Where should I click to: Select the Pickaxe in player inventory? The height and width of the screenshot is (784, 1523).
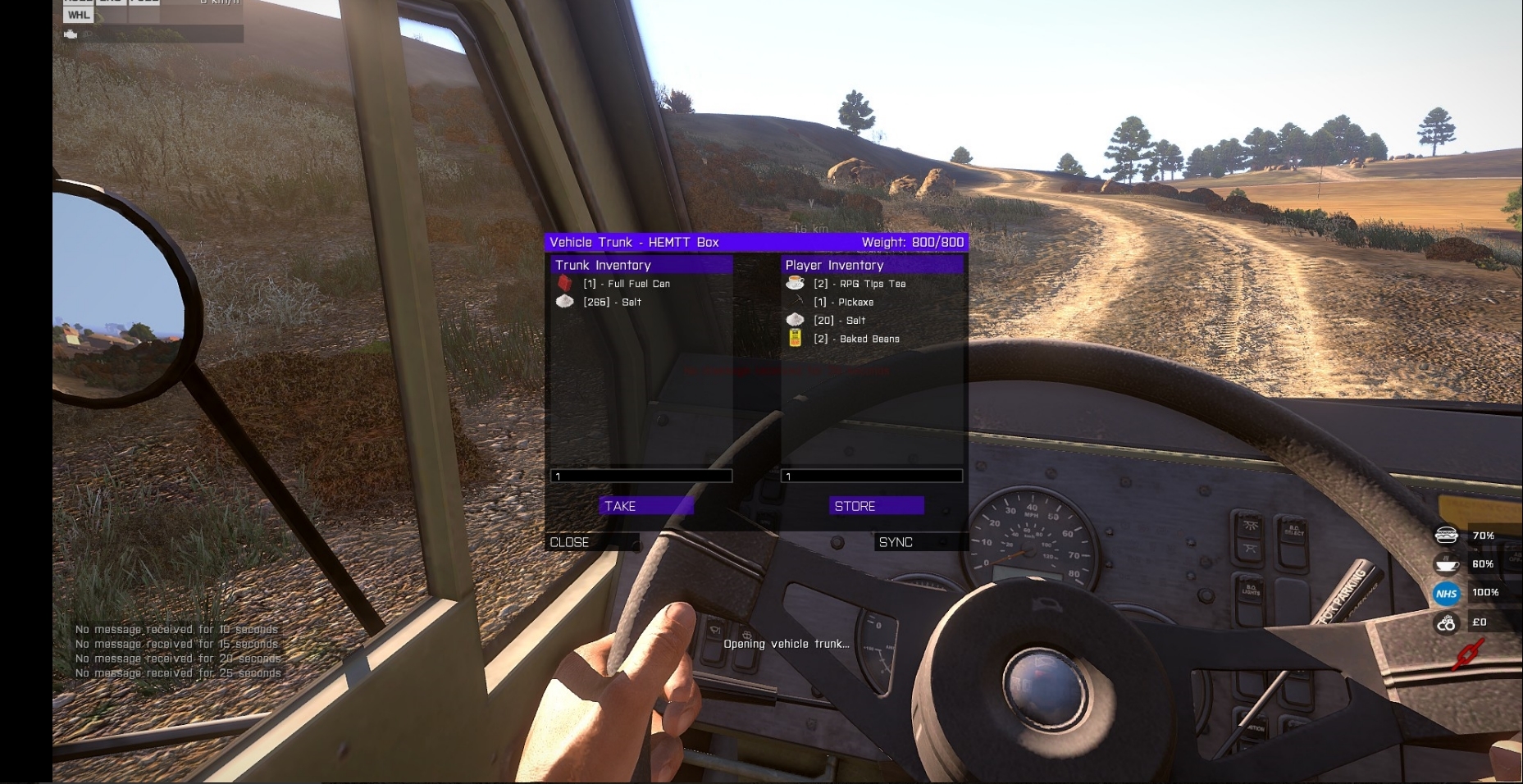click(x=844, y=302)
